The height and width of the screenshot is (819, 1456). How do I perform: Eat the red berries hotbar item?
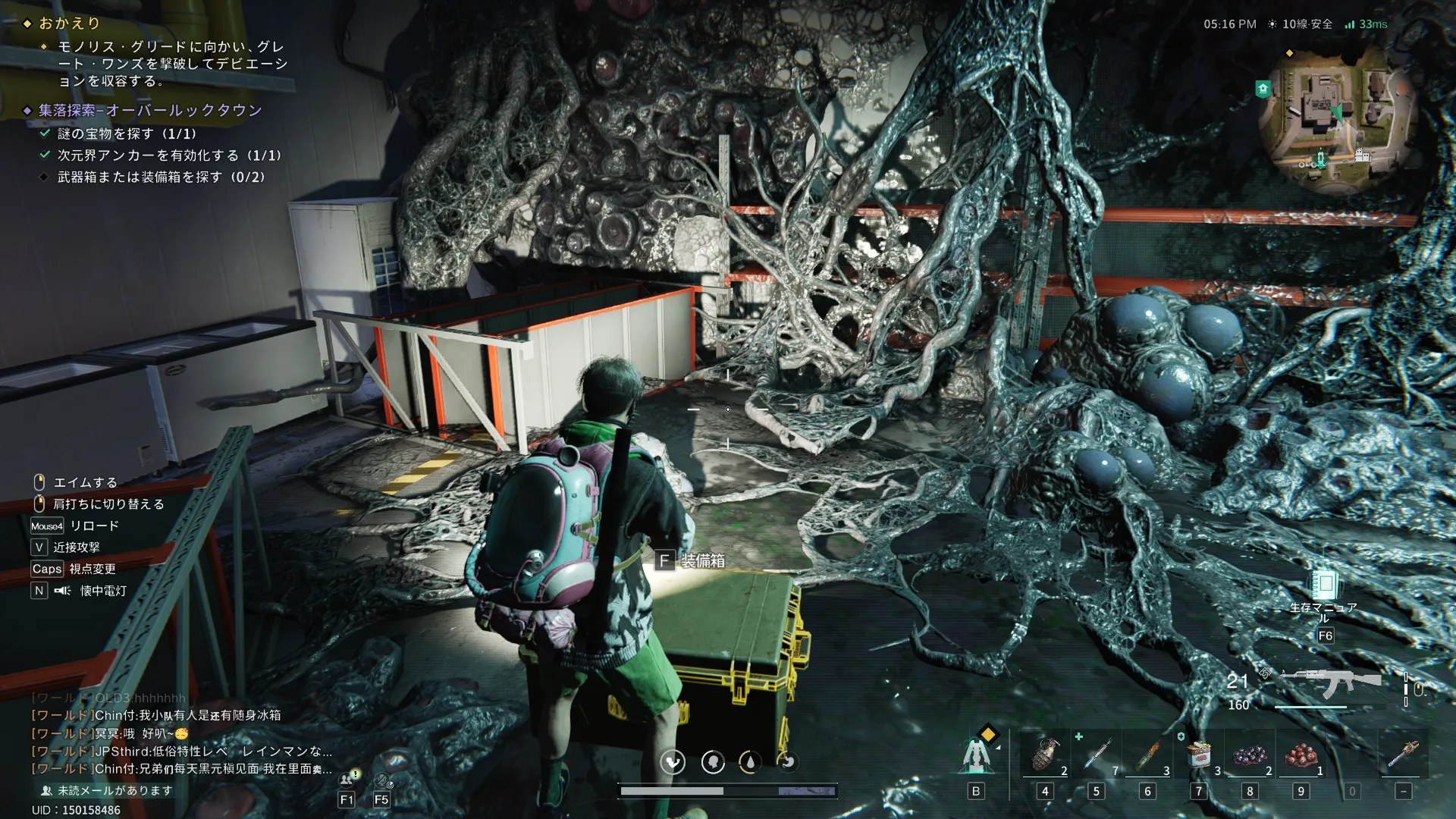click(x=1301, y=756)
